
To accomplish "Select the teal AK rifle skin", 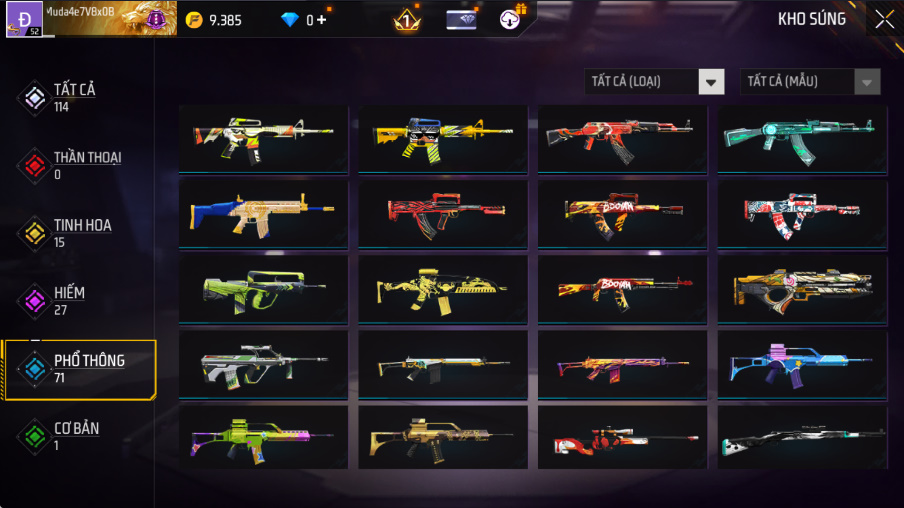I will [x=801, y=140].
